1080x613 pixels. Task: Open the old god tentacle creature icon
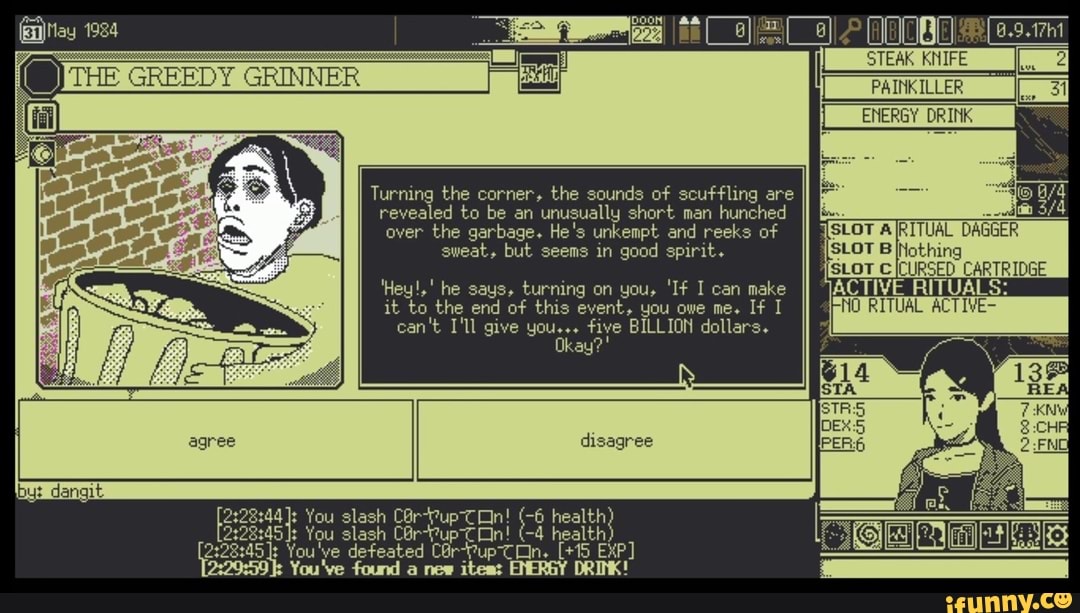pos(1024,535)
